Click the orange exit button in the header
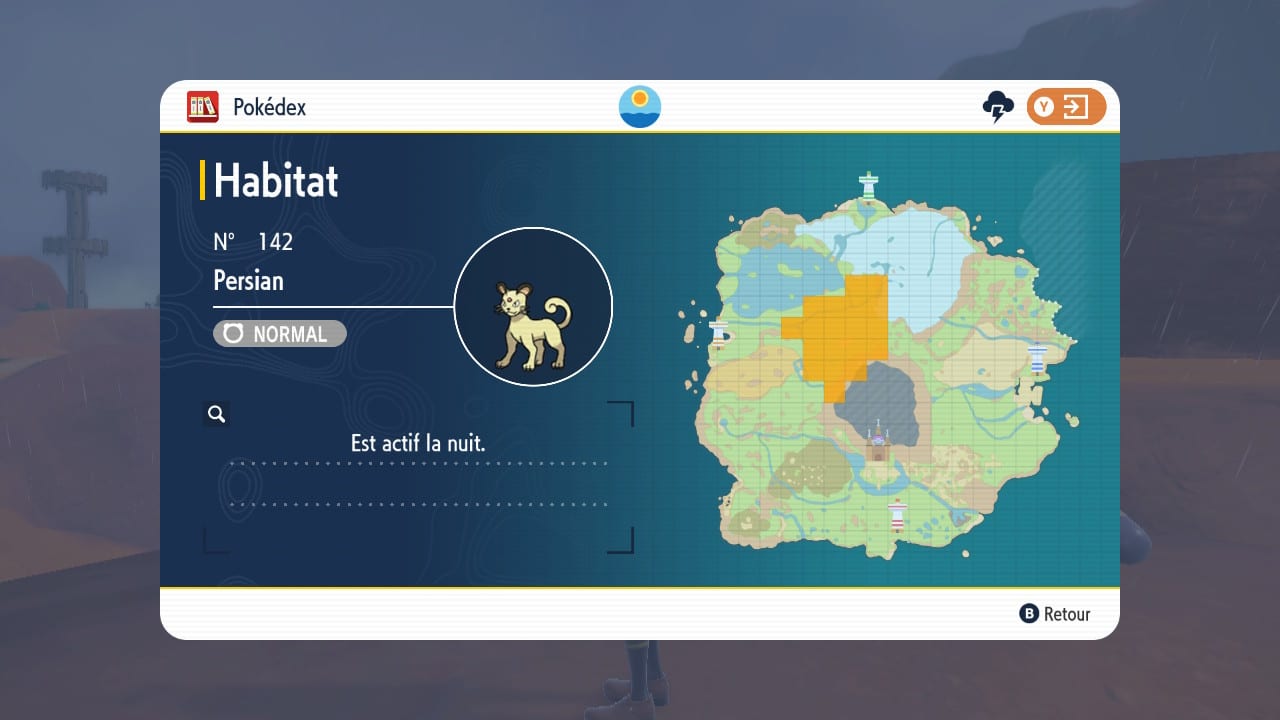Viewport: 1280px width, 720px height. (x=1066, y=107)
